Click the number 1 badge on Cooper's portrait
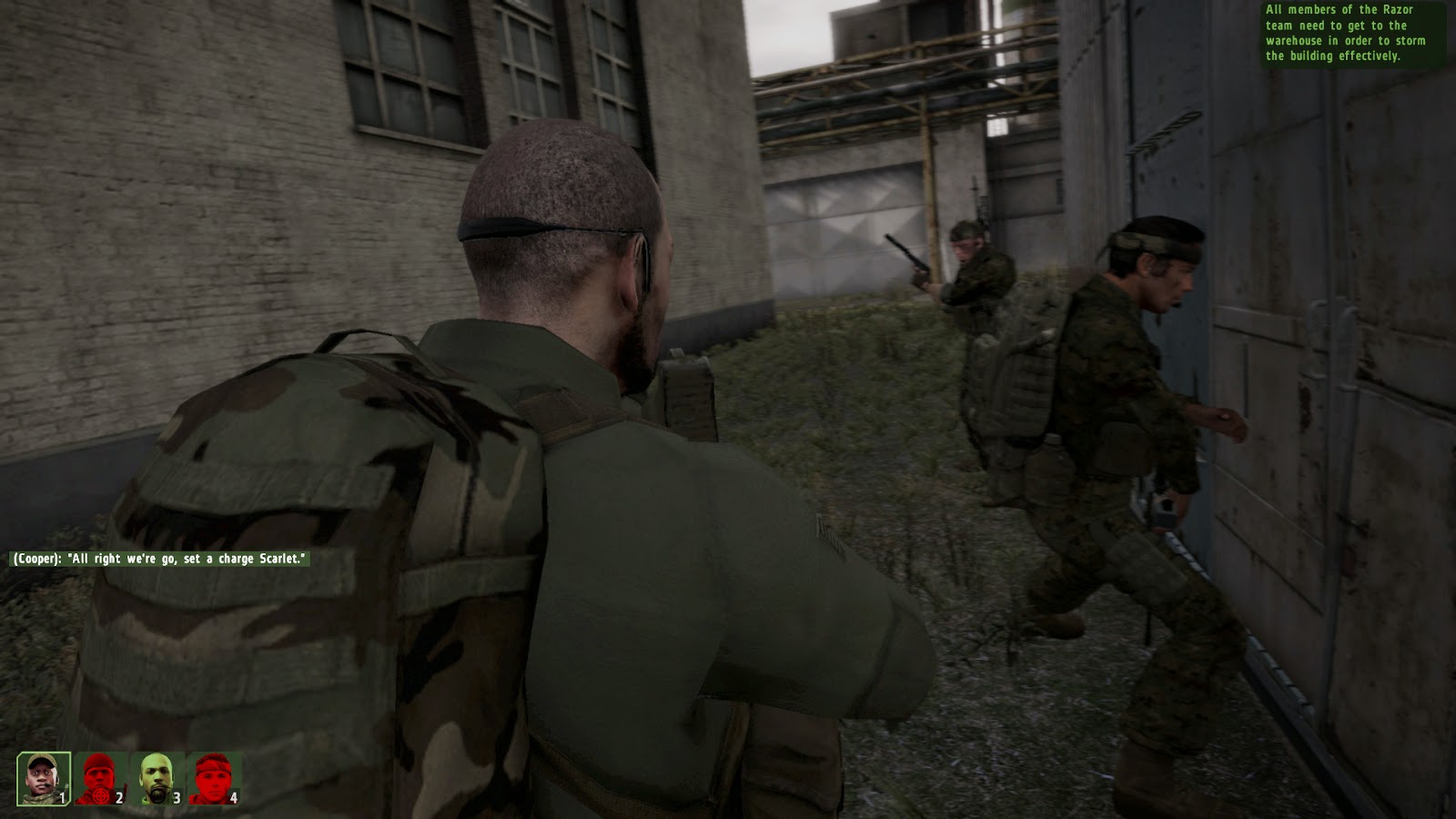Viewport: 1456px width, 819px height. 62,797
